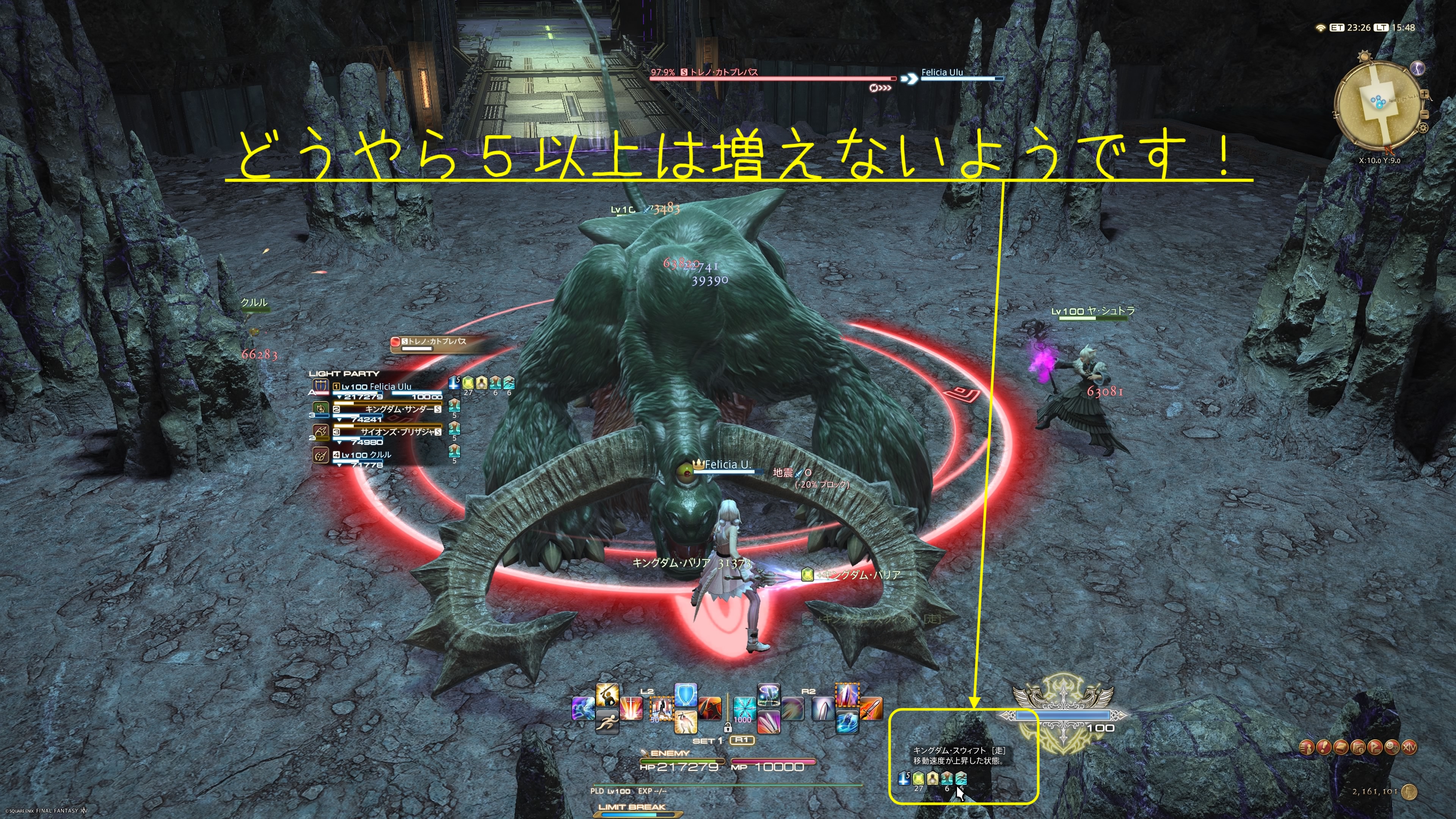Activate the Sprint running figure action

(607, 722)
